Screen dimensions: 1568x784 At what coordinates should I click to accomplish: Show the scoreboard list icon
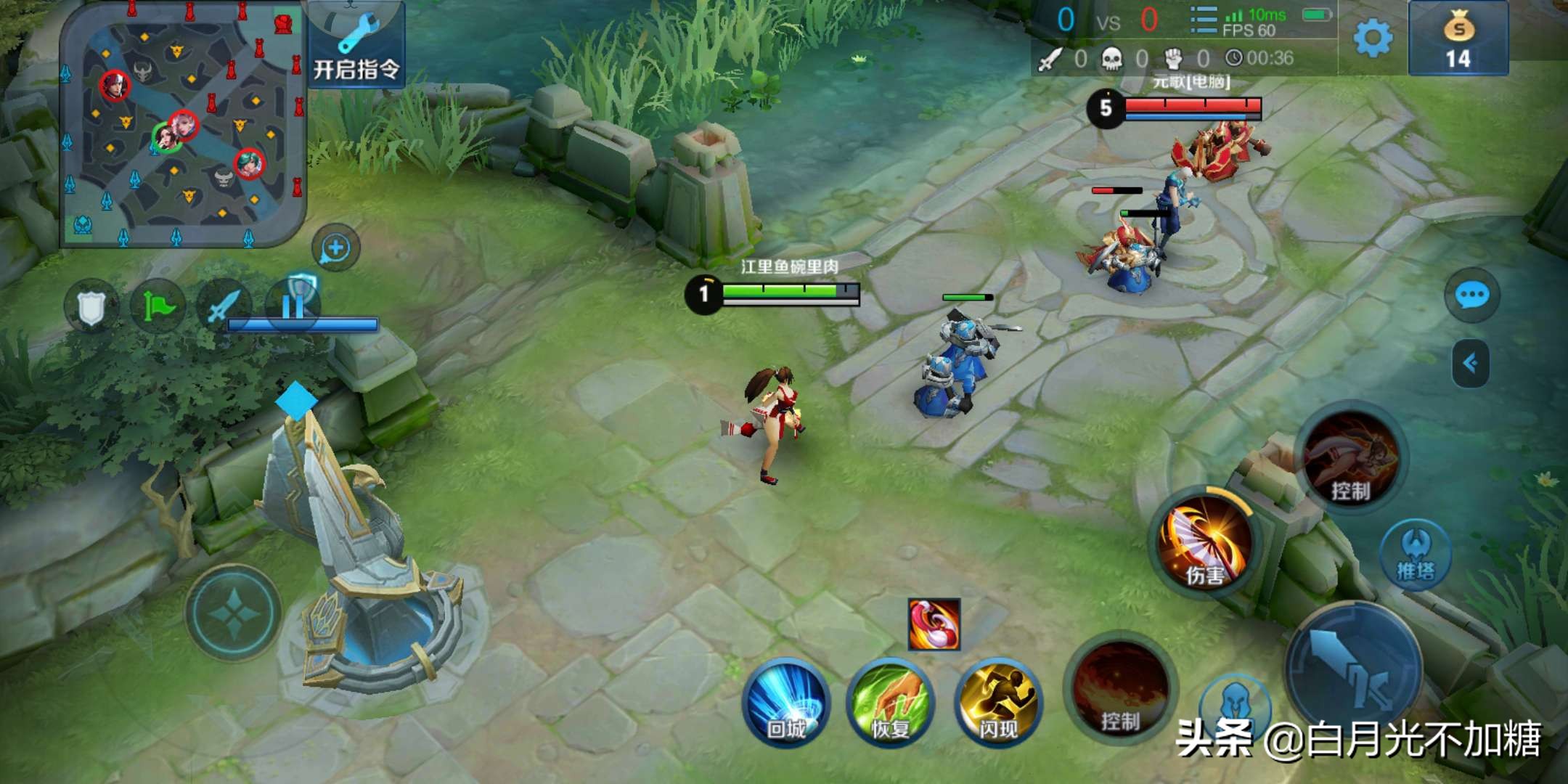(x=1203, y=20)
